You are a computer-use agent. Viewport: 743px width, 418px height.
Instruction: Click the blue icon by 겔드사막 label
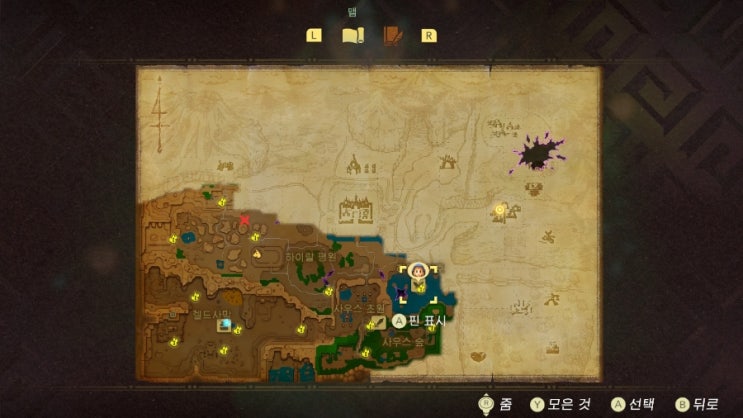click(225, 325)
